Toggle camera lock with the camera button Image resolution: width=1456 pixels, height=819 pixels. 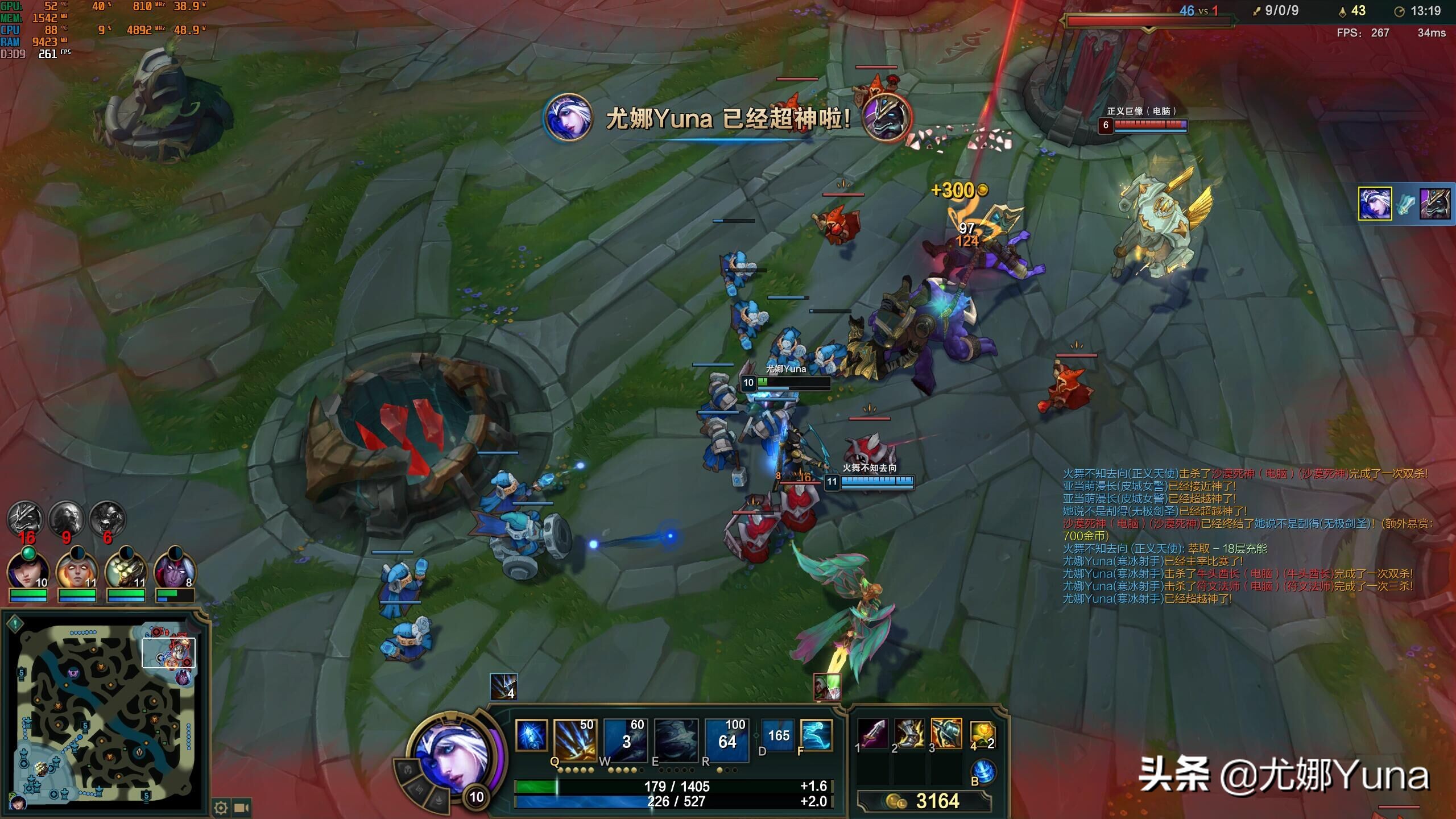[242, 808]
